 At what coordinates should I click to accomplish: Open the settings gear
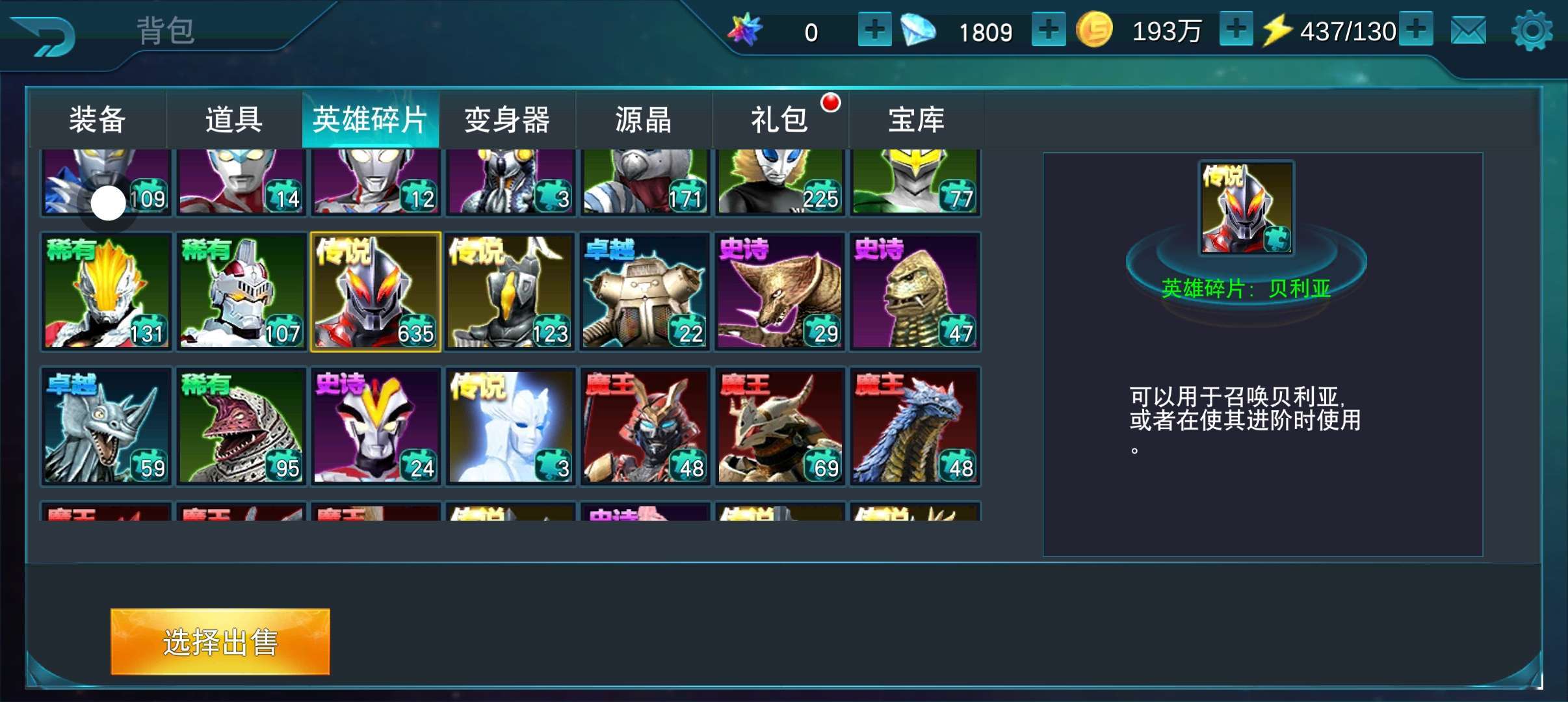(x=1532, y=31)
